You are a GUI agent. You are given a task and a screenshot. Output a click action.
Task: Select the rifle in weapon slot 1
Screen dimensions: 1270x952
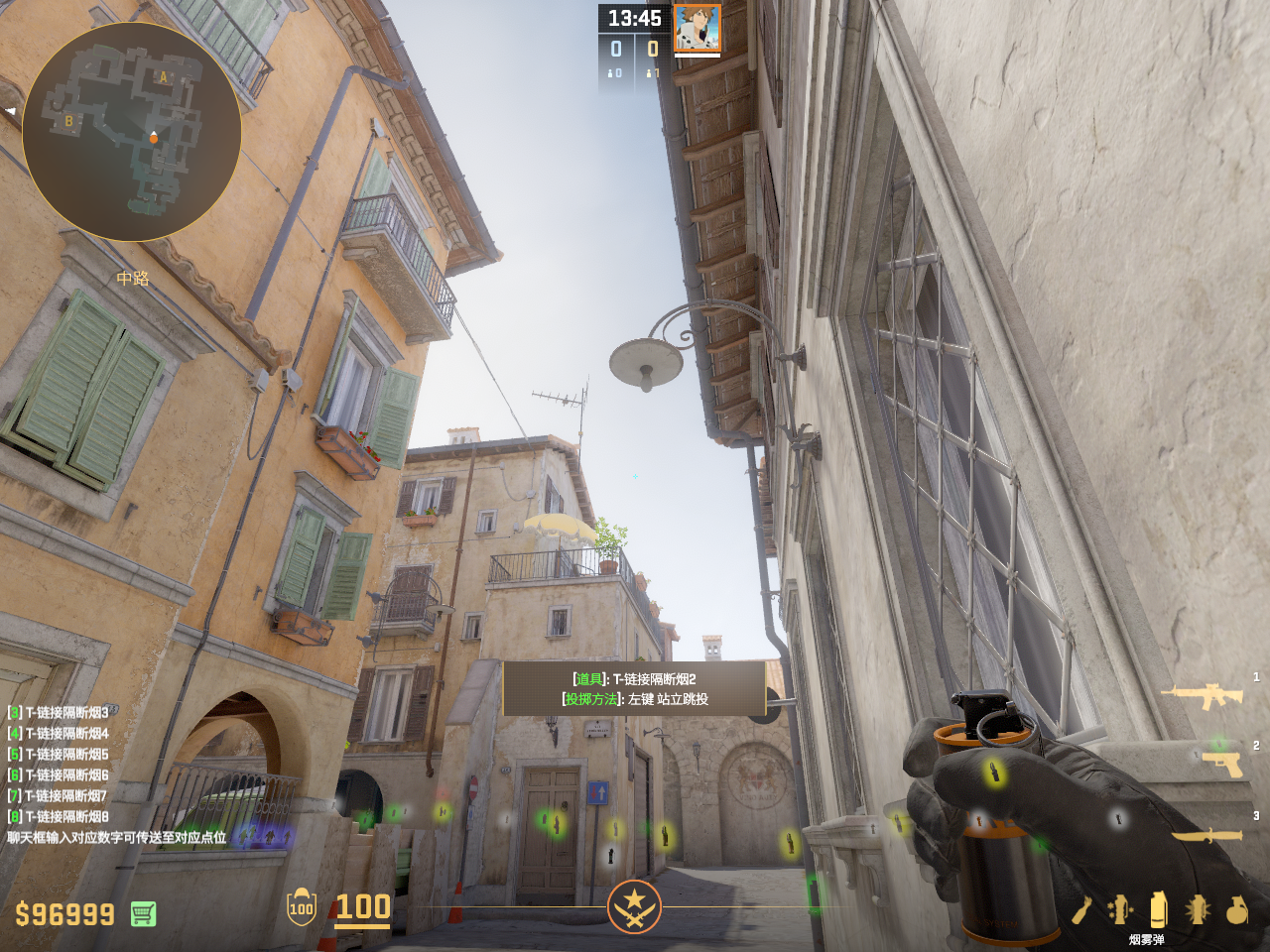[x=1206, y=695]
